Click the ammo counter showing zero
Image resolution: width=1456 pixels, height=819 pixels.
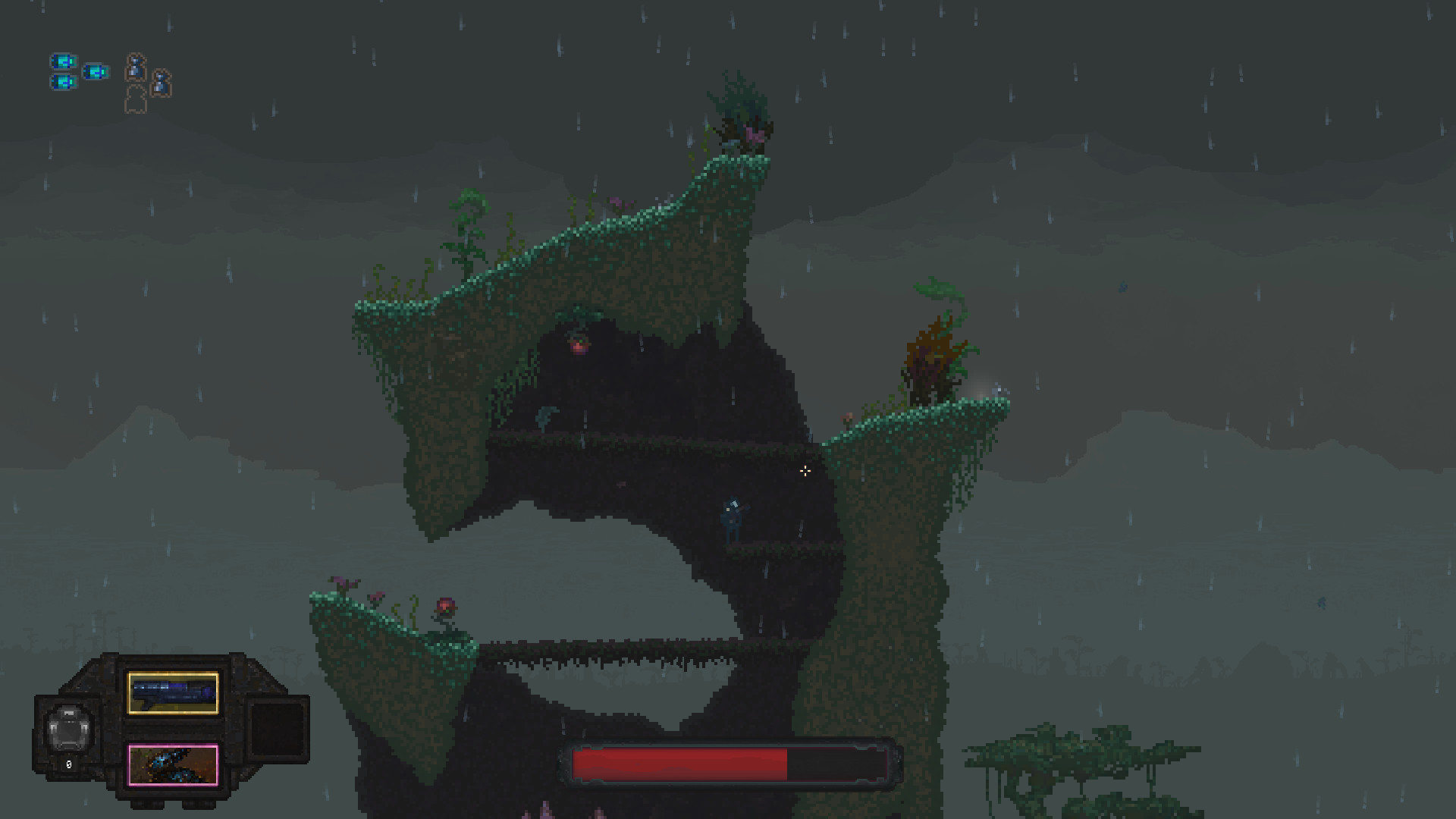coord(68,764)
